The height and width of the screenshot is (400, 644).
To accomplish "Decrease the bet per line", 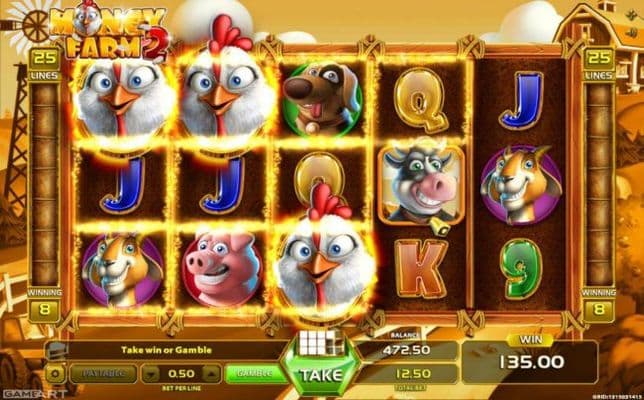I will point(146,373).
